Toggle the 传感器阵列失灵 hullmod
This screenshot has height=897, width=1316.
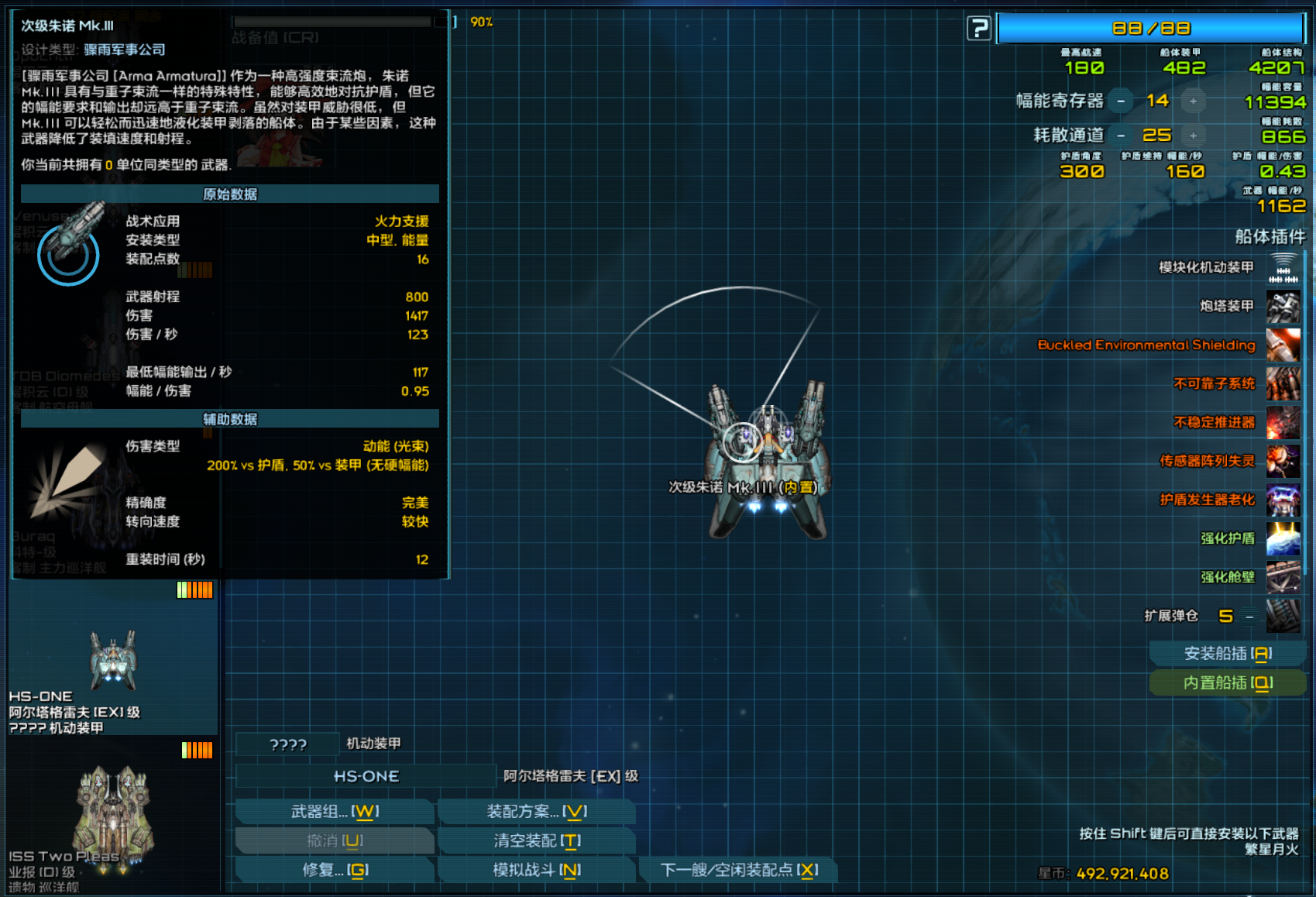(x=1282, y=462)
